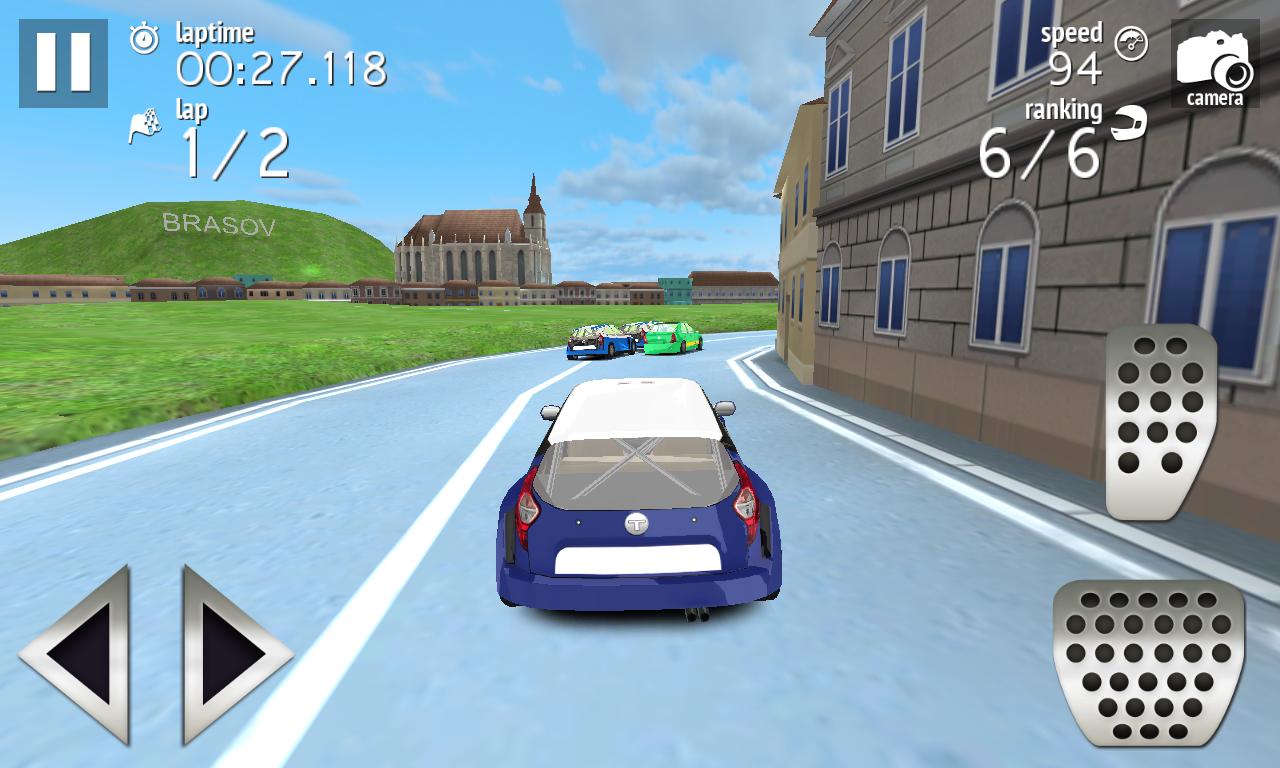
Task: Tap the laptime reading 00:27.118
Action: click(x=281, y=69)
